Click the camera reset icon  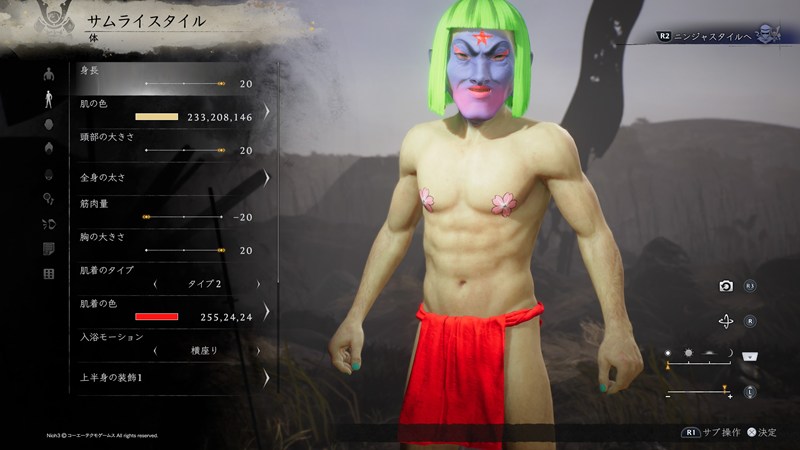point(726,286)
